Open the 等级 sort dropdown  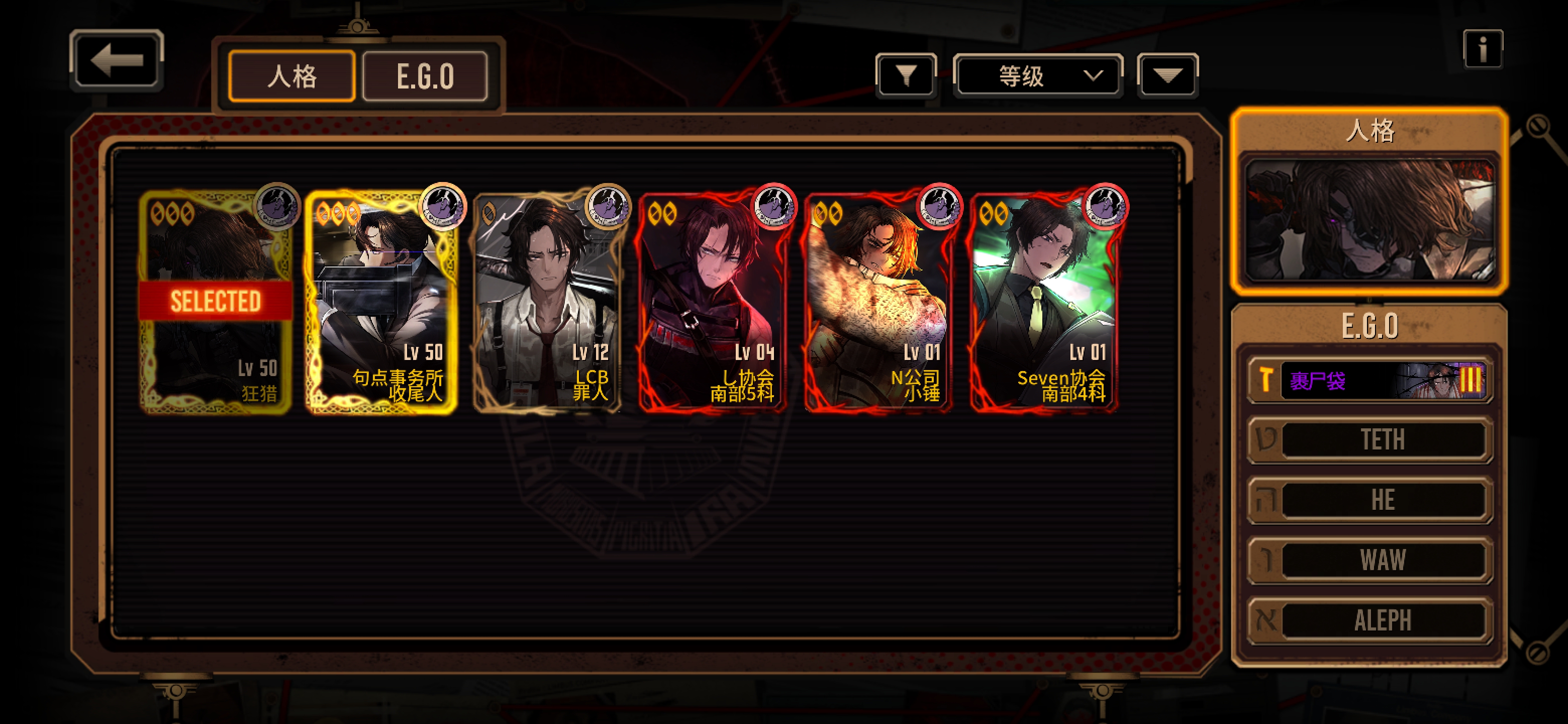point(1038,76)
